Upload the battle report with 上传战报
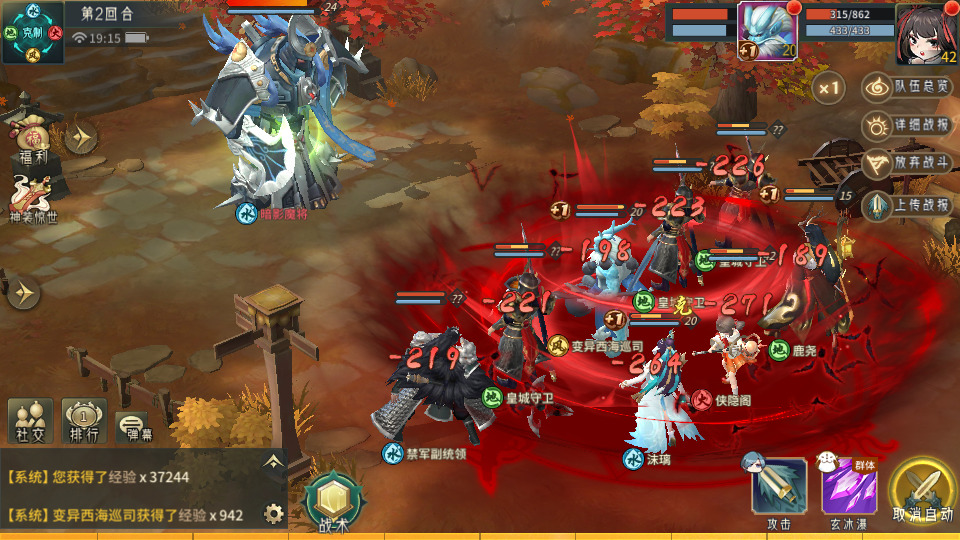The width and height of the screenshot is (960, 540). (907, 206)
